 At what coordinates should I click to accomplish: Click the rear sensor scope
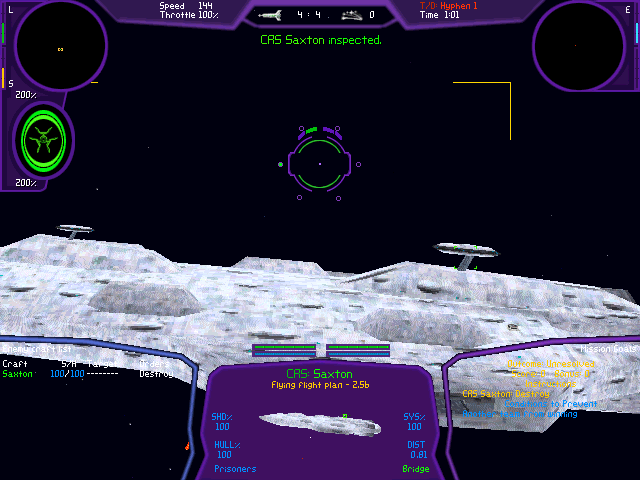click(579, 45)
